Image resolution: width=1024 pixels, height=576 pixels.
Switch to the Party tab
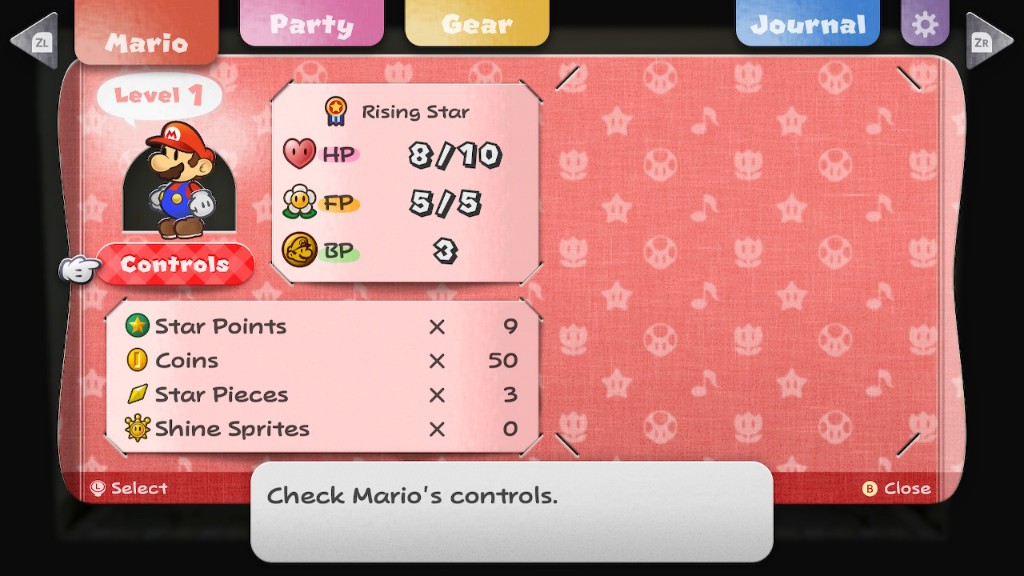click(x=311, y=24)
